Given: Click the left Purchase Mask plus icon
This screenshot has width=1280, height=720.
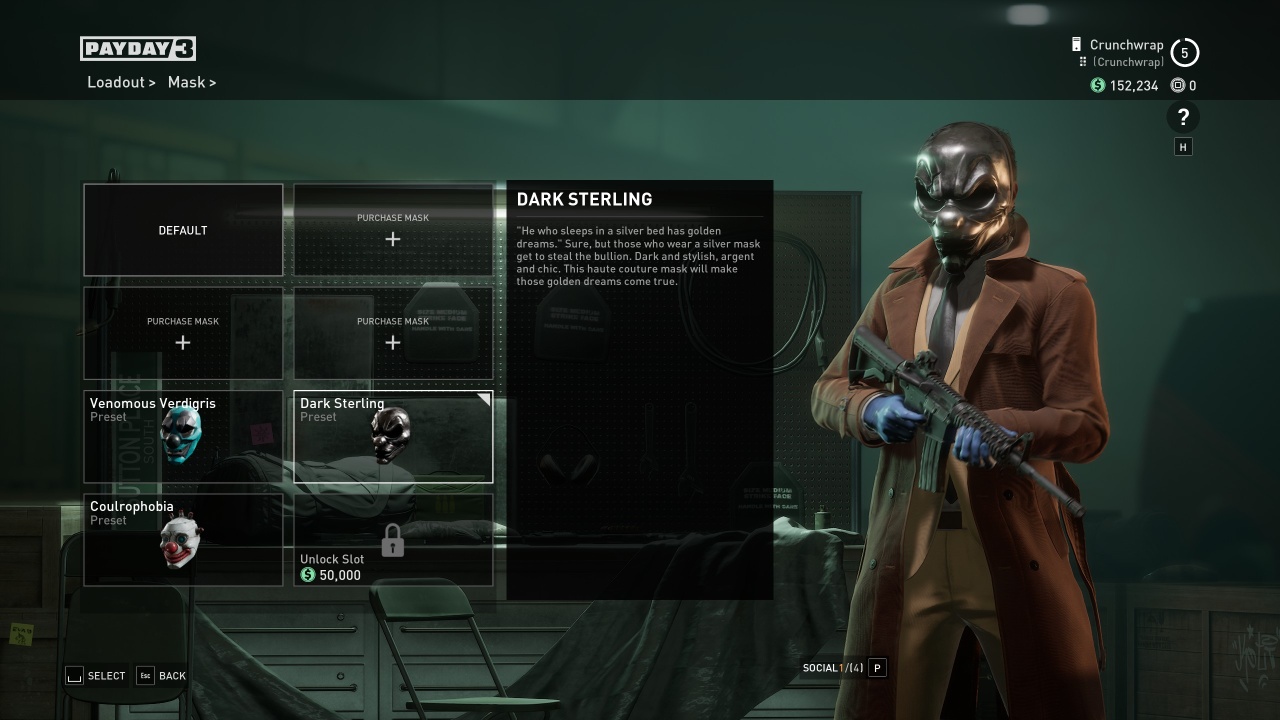Looking at the screenshot, I should click(x=183, y=342).
